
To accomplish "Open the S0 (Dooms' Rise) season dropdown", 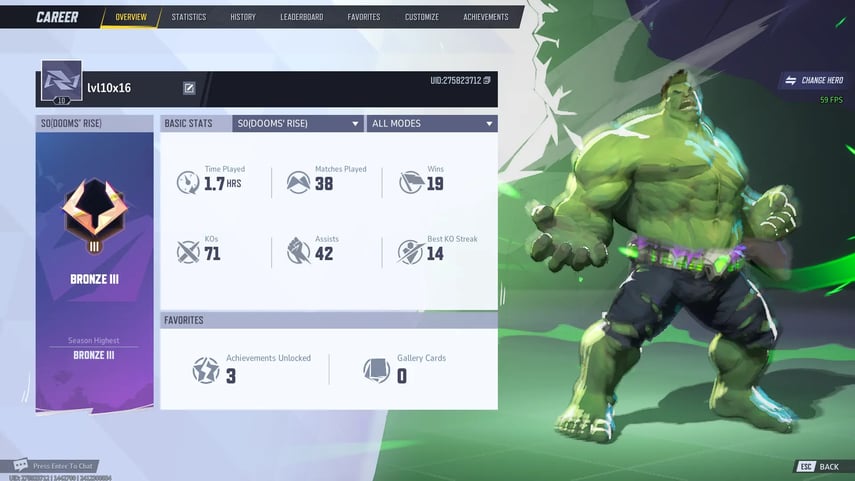I will tap(297, 124).
